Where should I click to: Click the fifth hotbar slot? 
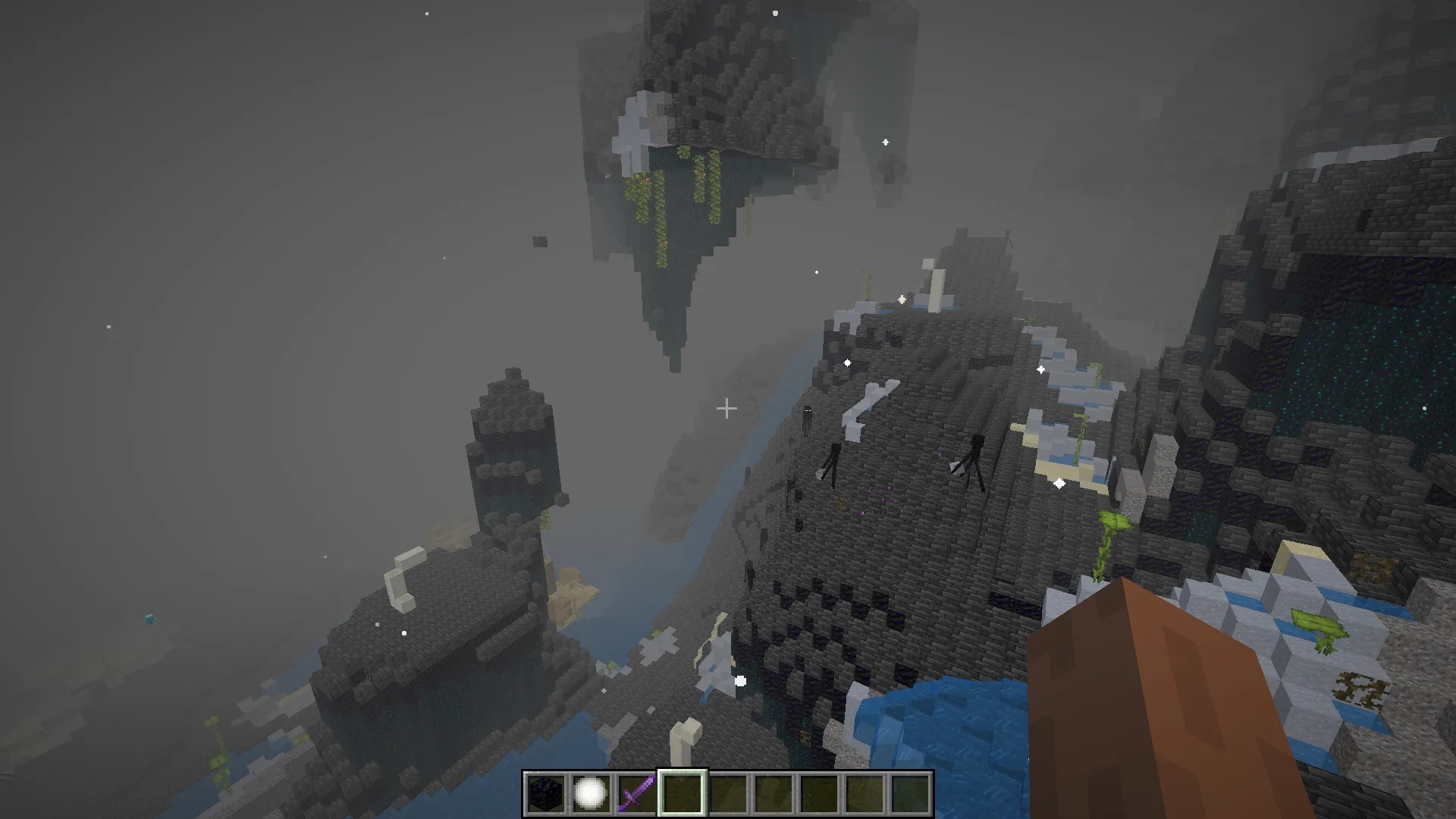click(x=728, y=792)
